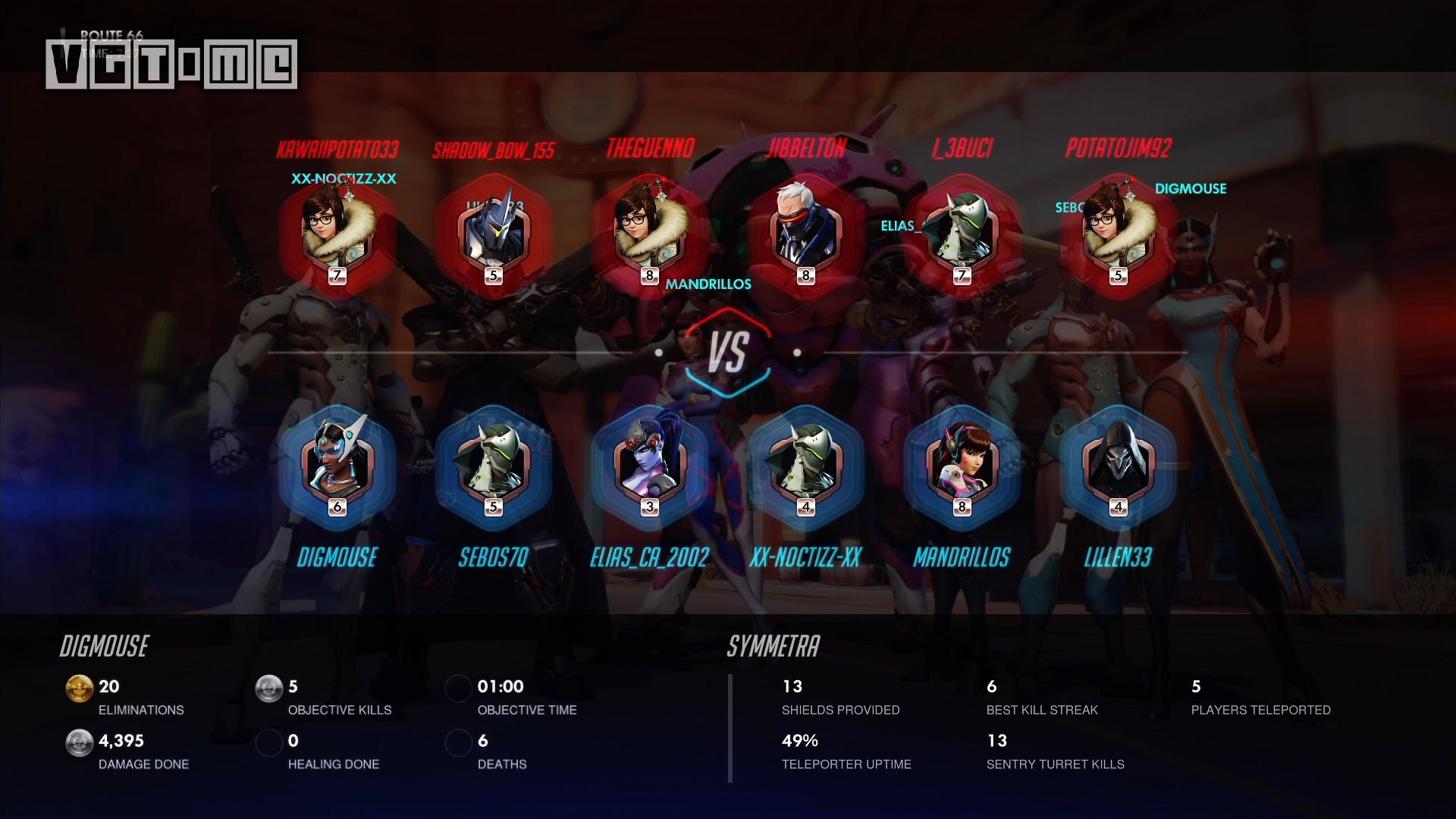Image resolution: width=1456 pixels, height=819 pixels.
Task: Click THEGUENNO's Mei portrait
Action: 650,231
